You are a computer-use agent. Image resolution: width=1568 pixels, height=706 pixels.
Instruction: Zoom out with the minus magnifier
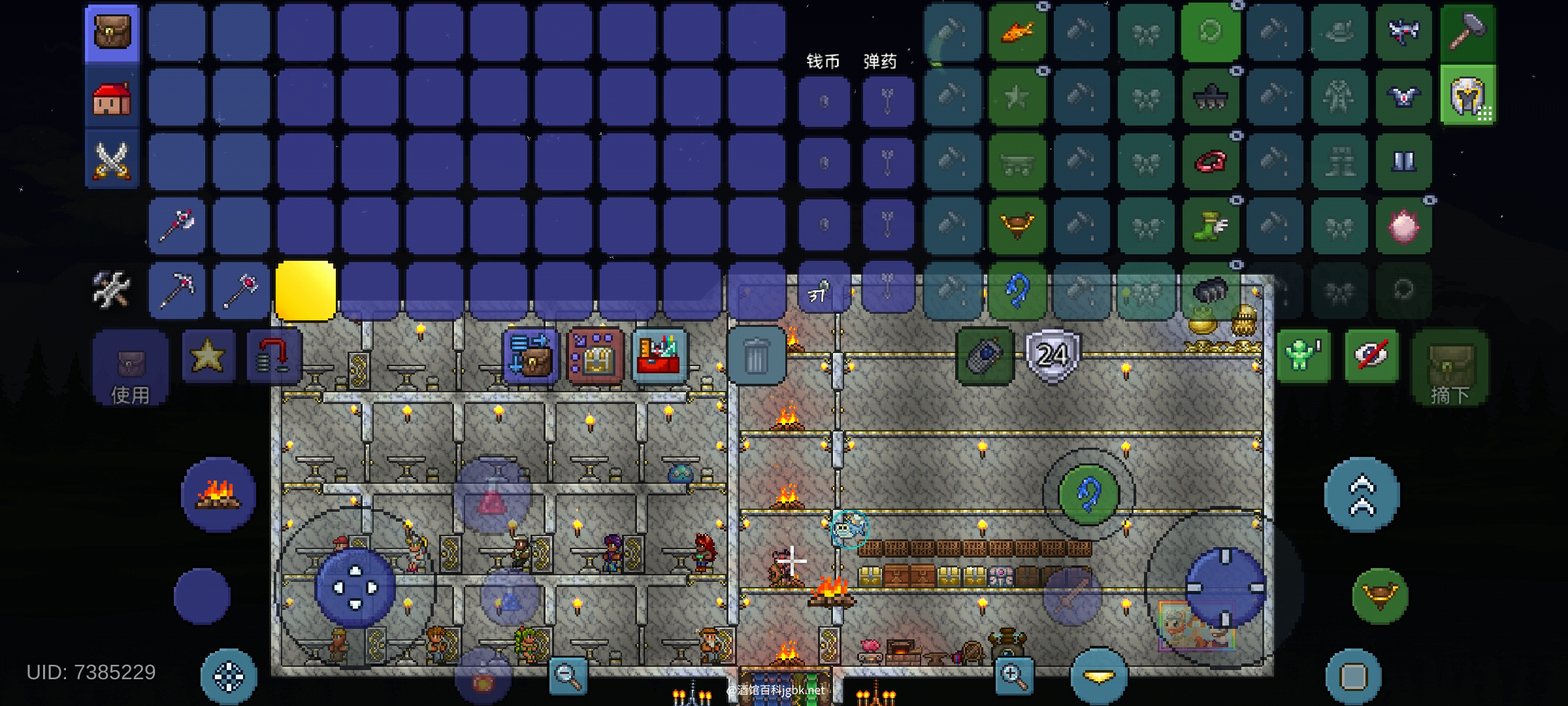tap(566, 676)
